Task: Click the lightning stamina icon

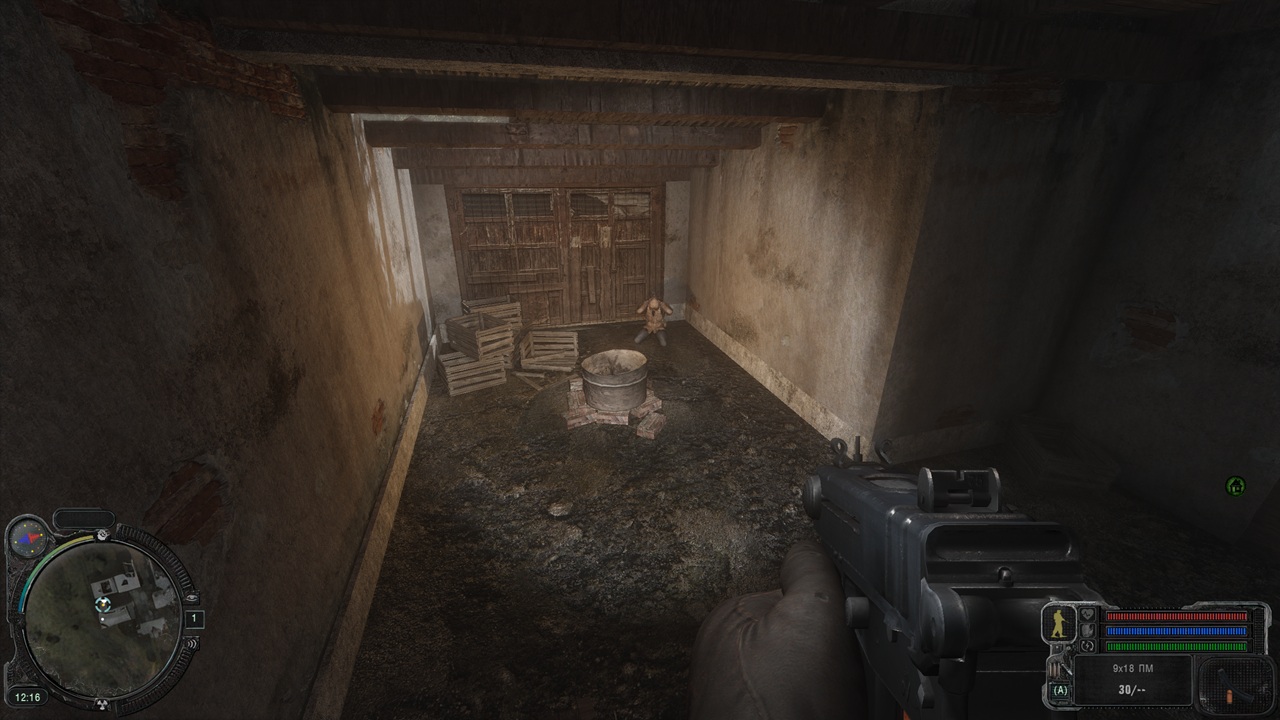Action: pyautogui.click(x=1088, y=646)
